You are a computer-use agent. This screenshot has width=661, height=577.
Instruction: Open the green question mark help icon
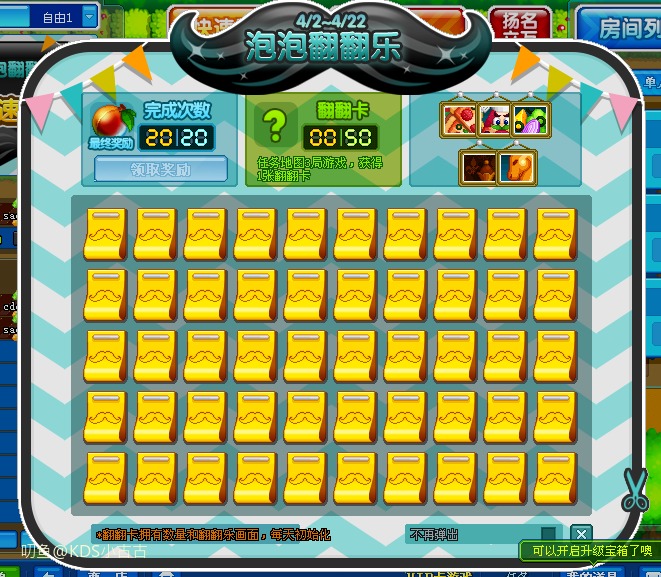(273, 127)
